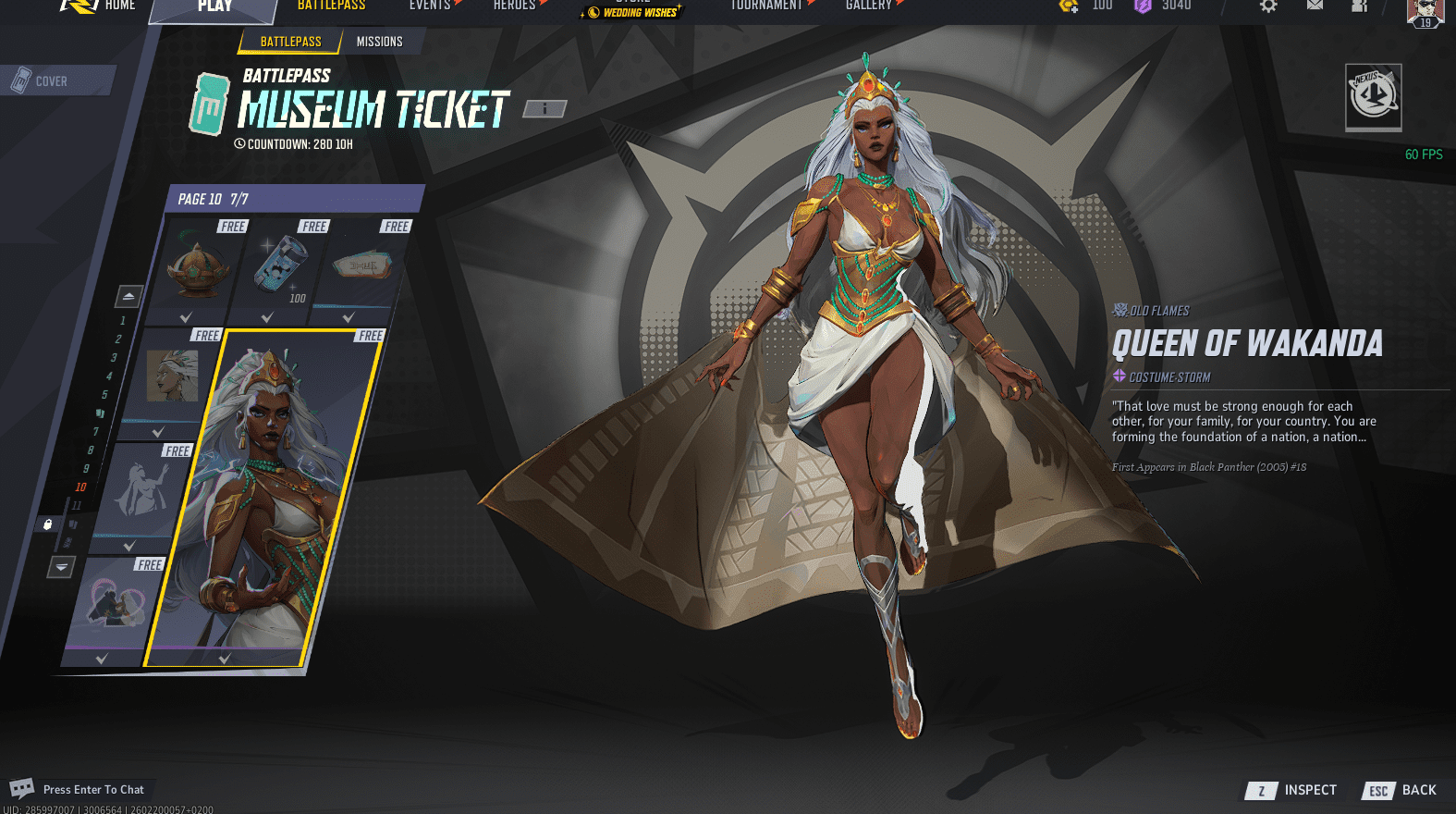Image resolution: width=1456 pixels, height=814 pixels.
Task: Open the settings gear
Action: click(1268, 6)
